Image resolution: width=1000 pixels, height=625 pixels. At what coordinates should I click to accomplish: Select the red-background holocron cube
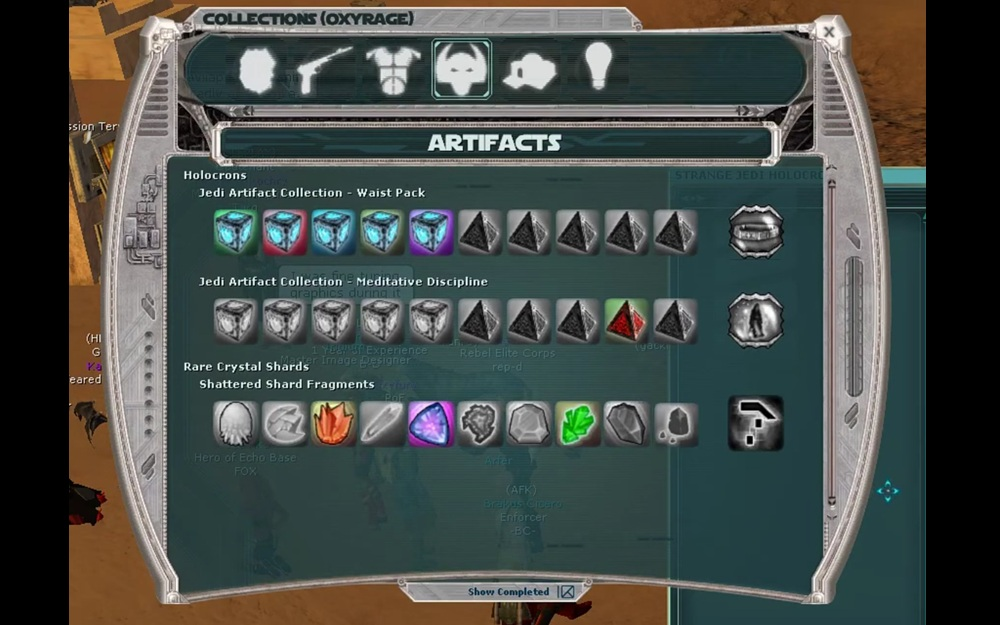click(285, 232)
